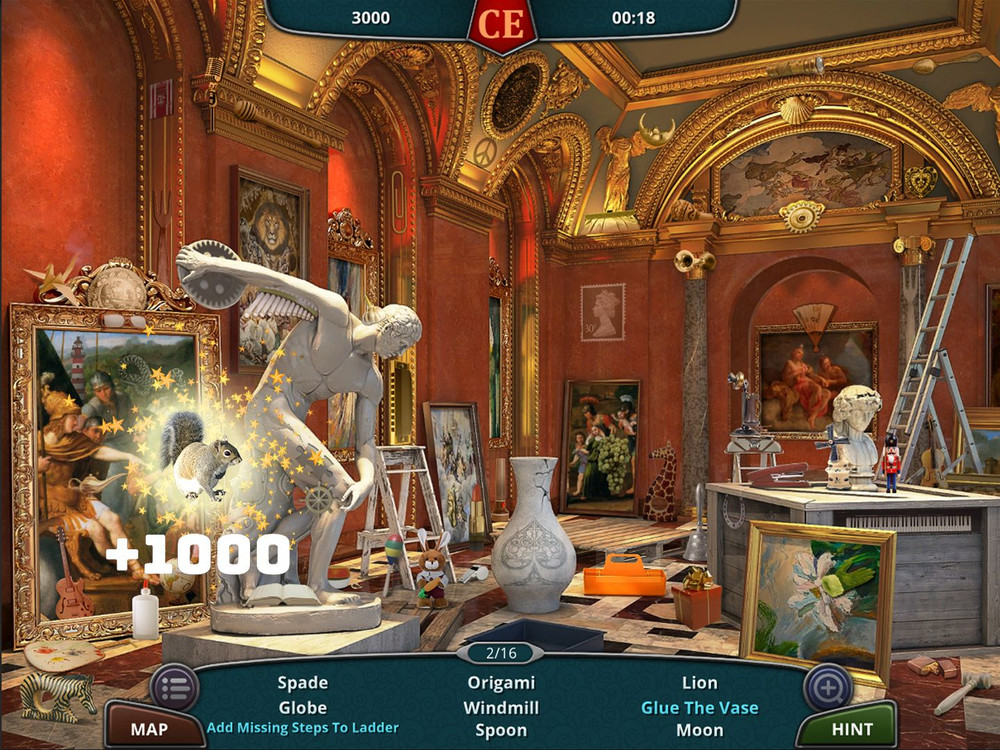Screen dimensions: 1000x750
Task: Use the green HINT button
Action: pos(851,728)
